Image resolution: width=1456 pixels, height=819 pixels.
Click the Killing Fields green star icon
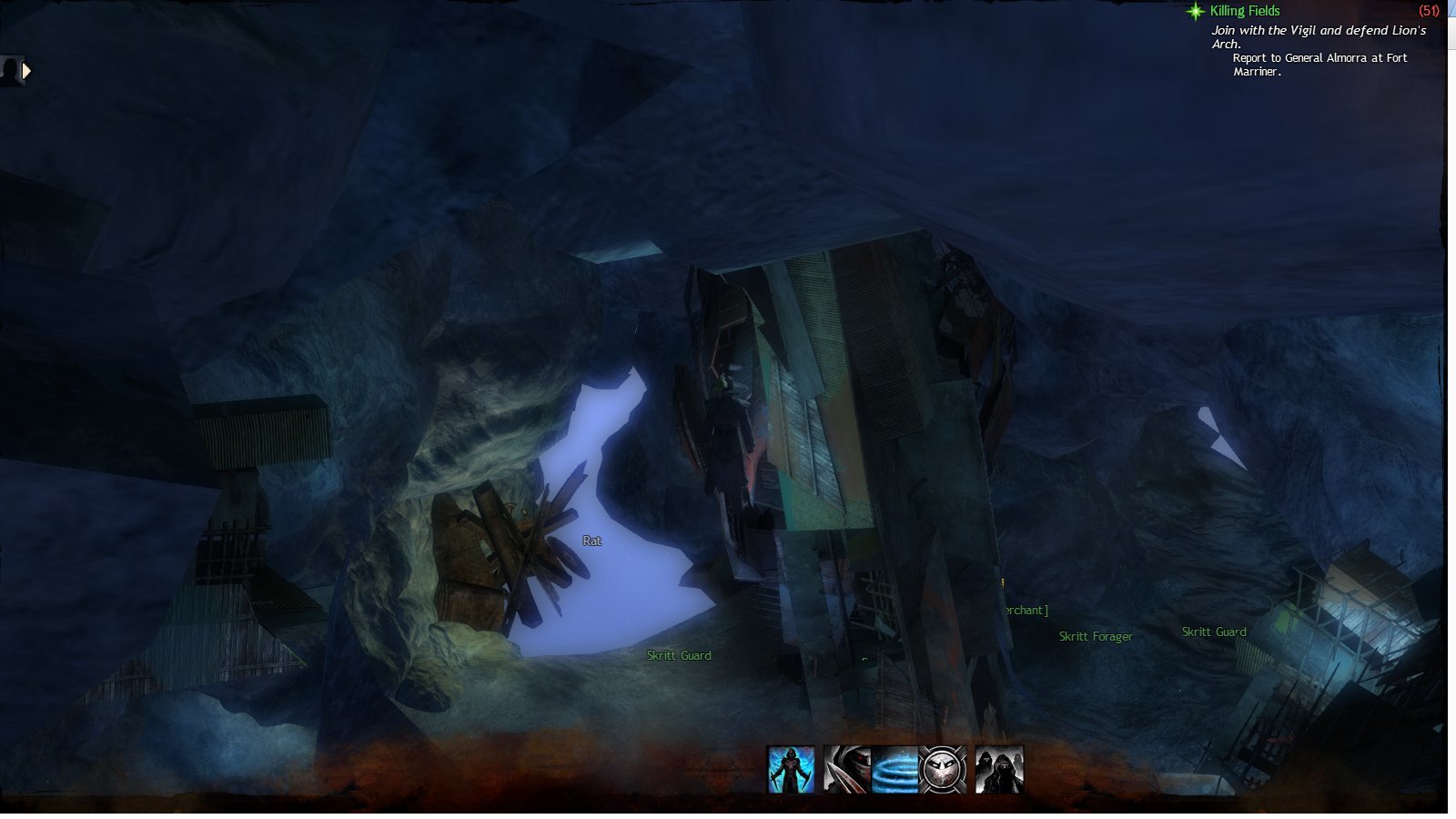(1195, 11)
